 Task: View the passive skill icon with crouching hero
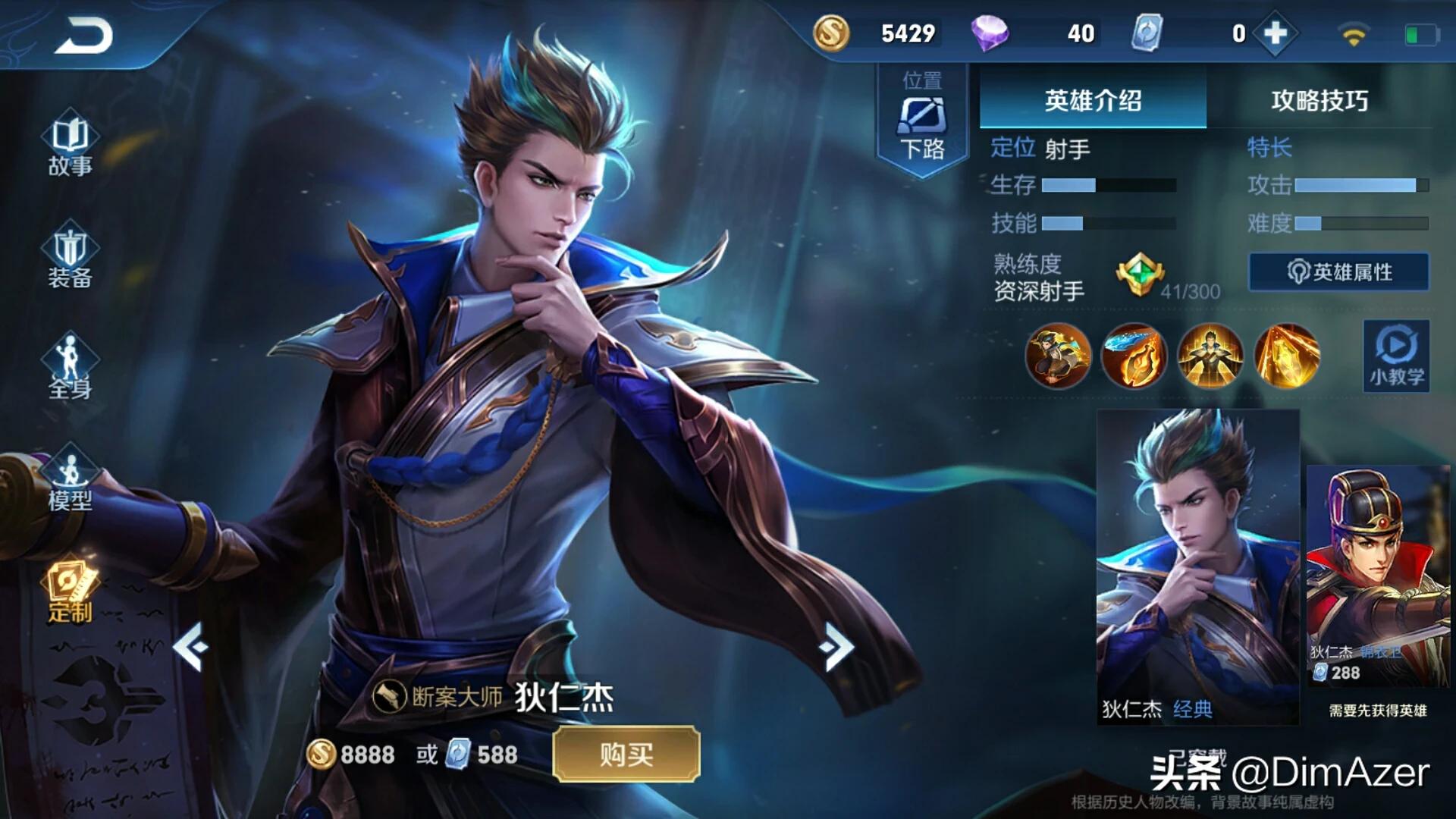click(1057, 355)
